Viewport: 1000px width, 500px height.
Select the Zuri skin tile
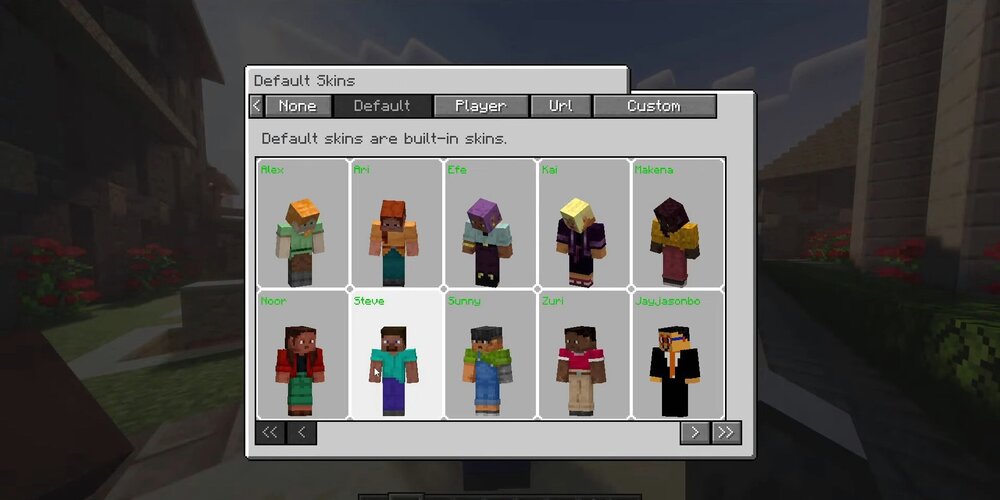584,355
